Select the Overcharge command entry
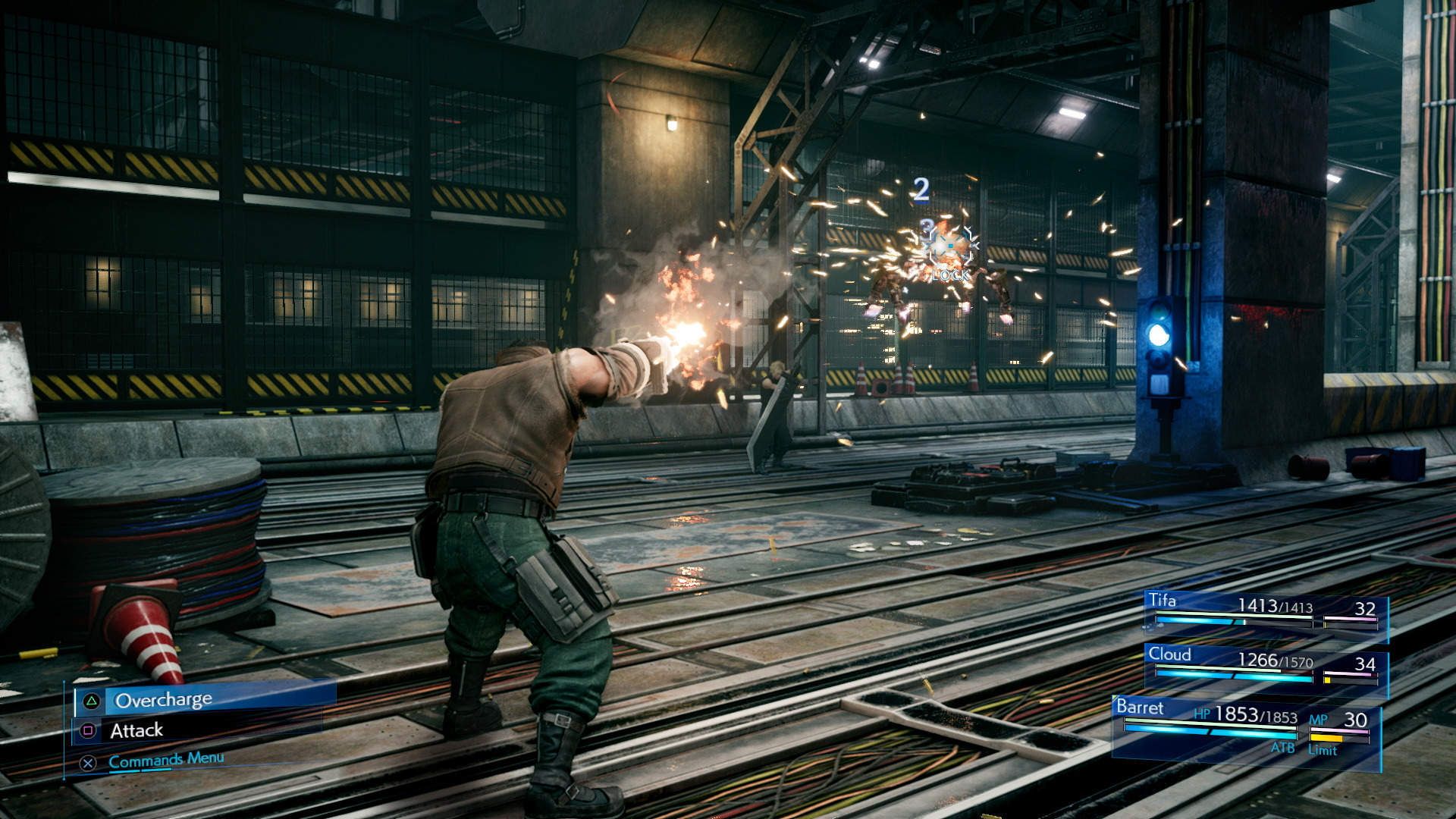Viewport: 1456px width, 819px height. [163, 698]
